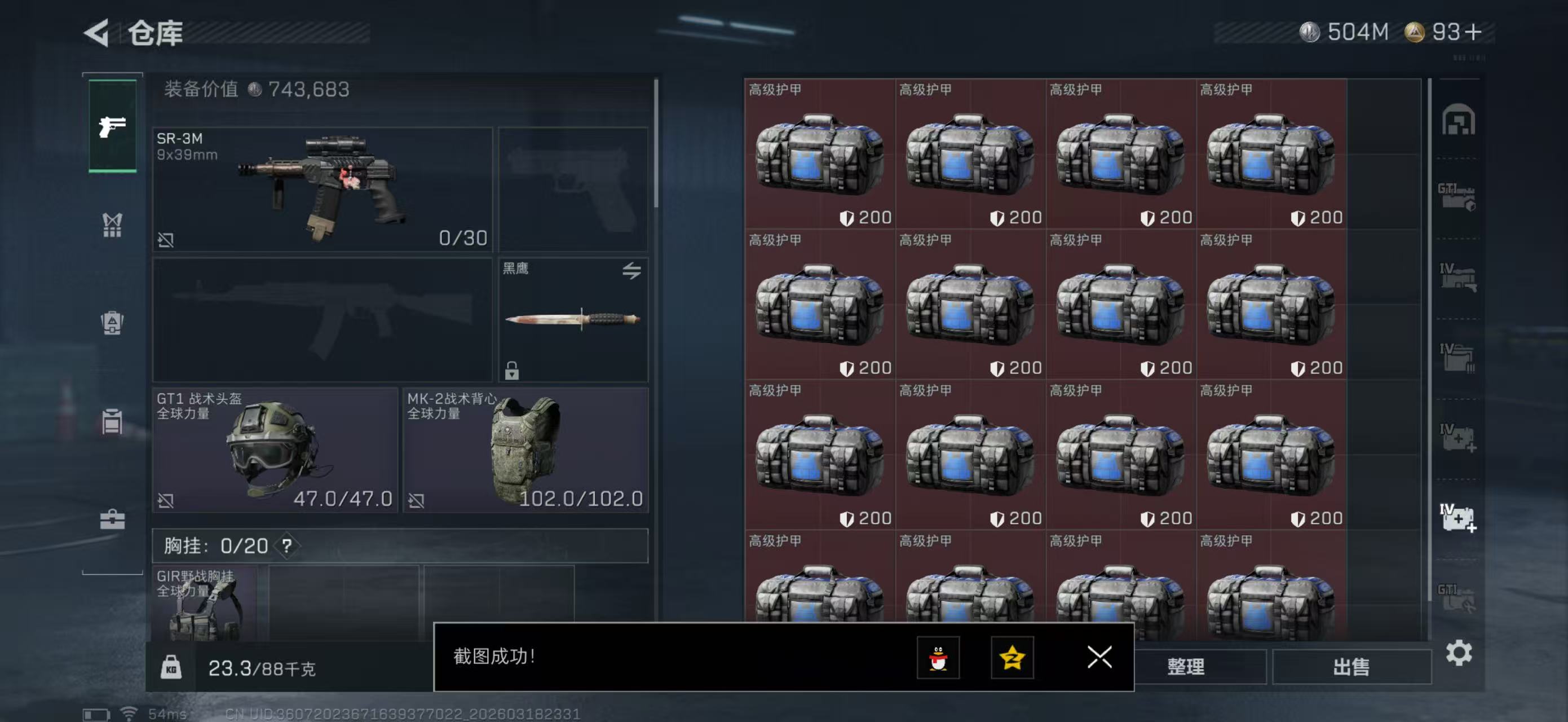Switch to the backpack tab
This screenshot has height=722, width=1568.
click(x=113, y=323)
